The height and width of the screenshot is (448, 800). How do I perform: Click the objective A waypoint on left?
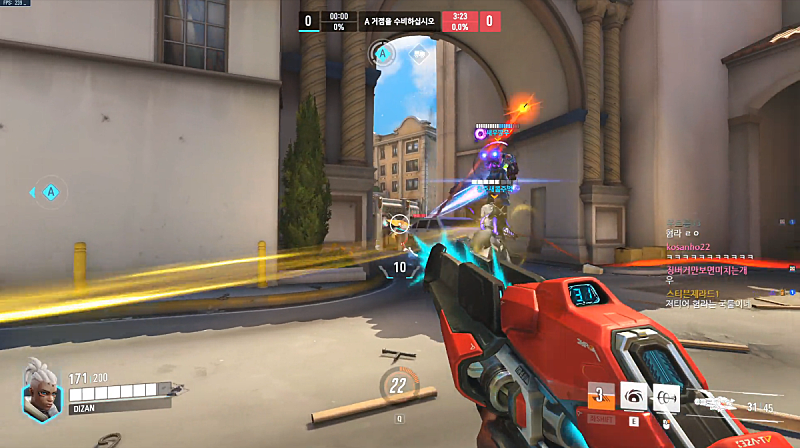(x=49, y=191)
